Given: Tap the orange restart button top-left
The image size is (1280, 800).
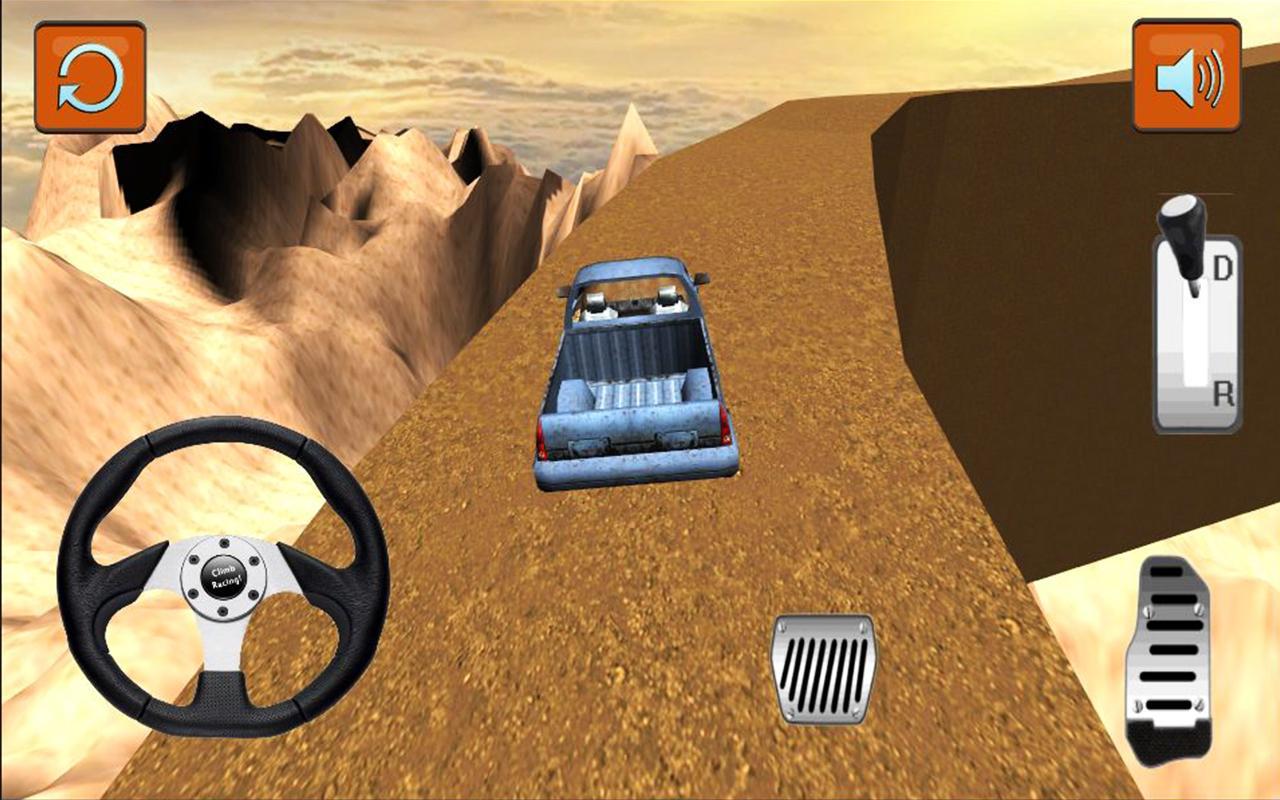Looking at the screenshot, I should pos(90,75).
